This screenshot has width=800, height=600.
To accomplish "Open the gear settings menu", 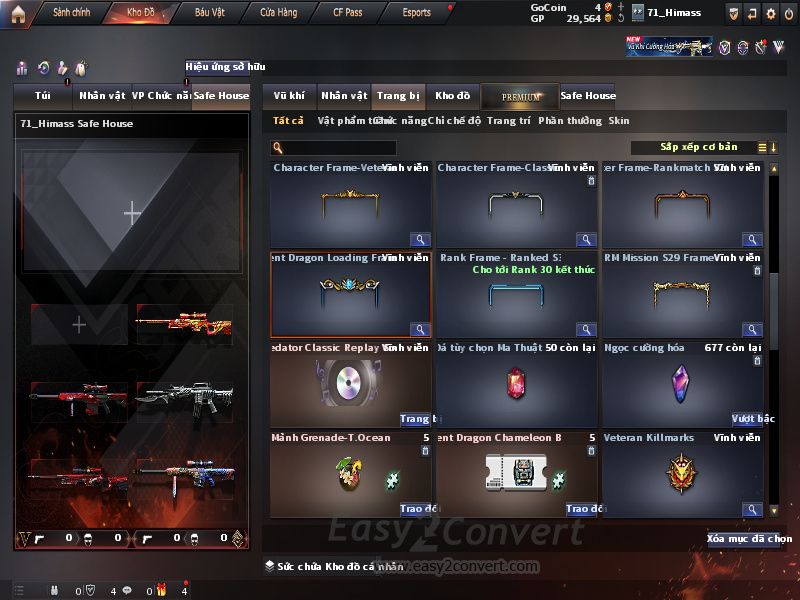I will click(770, 13).
